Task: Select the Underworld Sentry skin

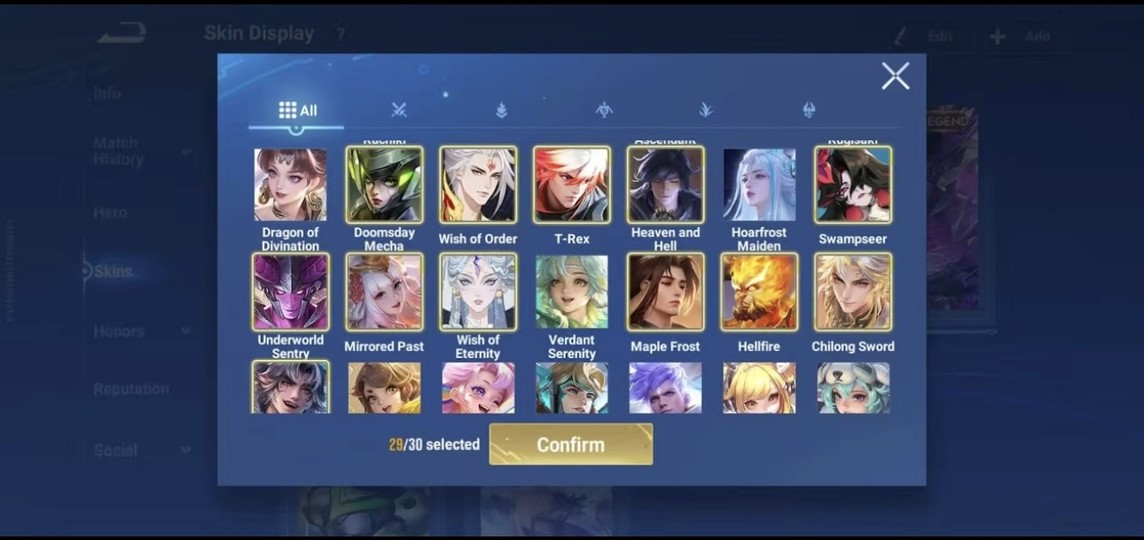Action: point(290,292)
